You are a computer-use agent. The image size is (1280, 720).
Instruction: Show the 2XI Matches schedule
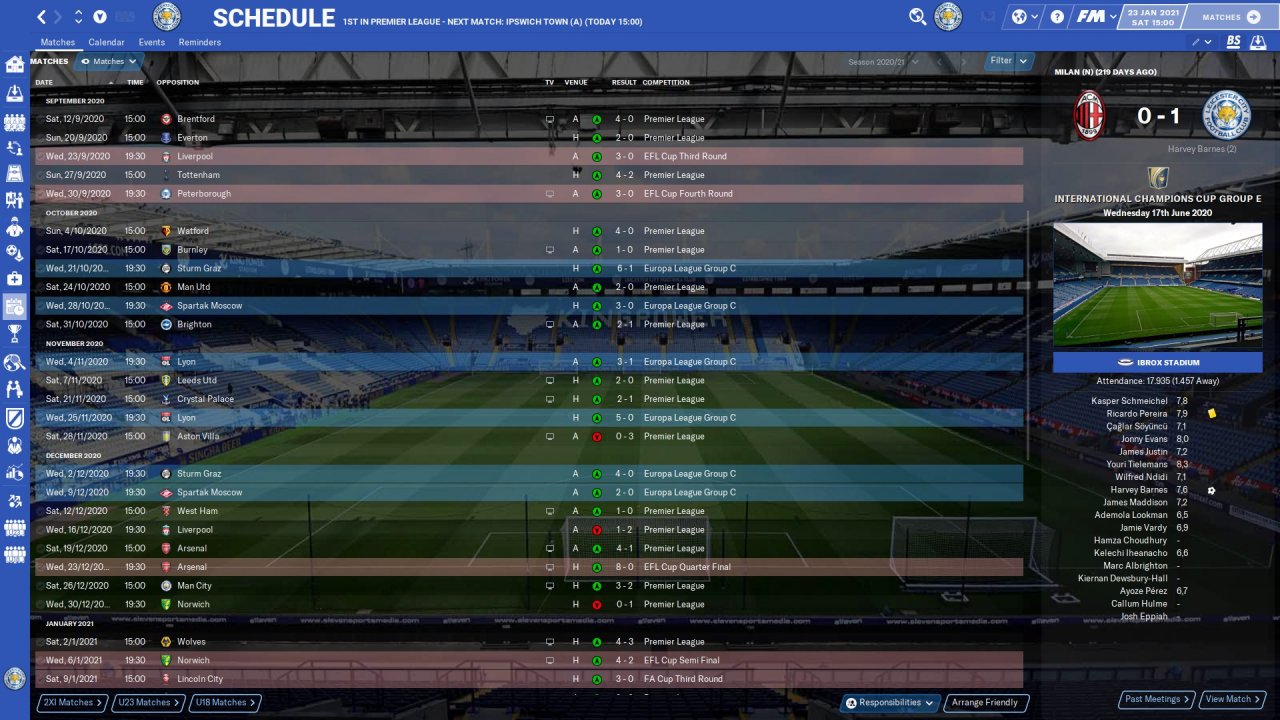pyautogui.click(x=72, y=702)
